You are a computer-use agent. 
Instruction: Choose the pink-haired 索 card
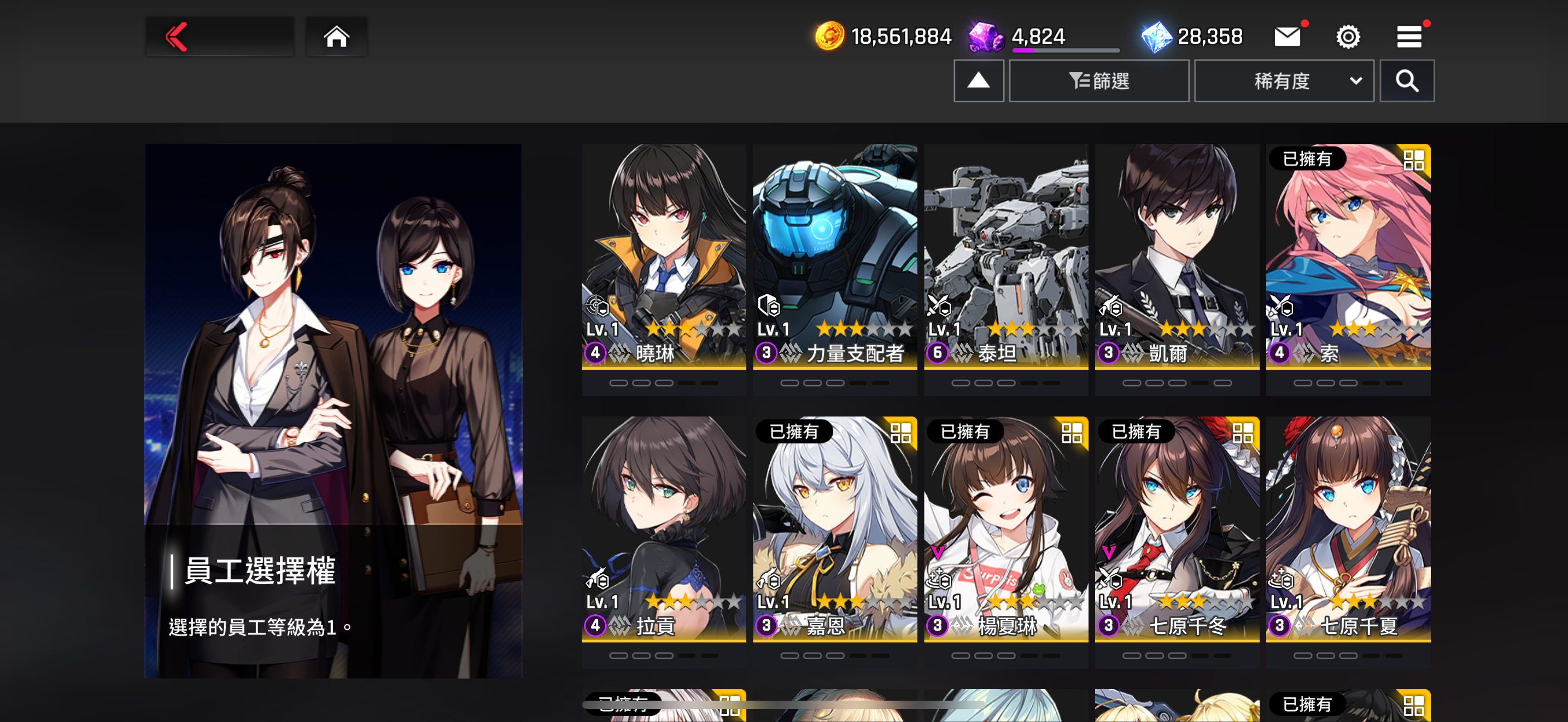[1348, 255]
